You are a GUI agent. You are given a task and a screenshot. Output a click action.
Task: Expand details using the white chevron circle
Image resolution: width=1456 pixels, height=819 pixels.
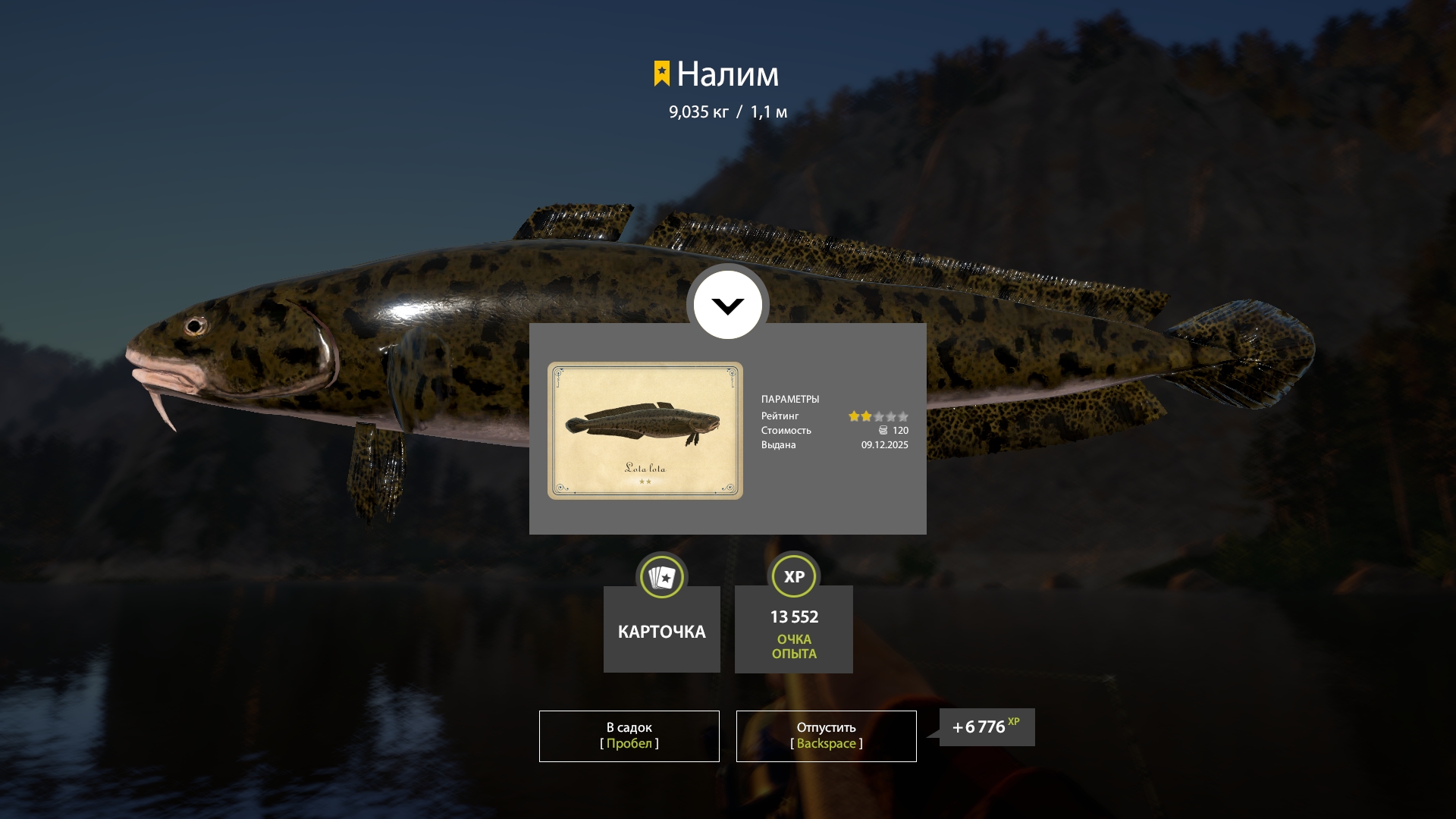click(x=728, y=305)
